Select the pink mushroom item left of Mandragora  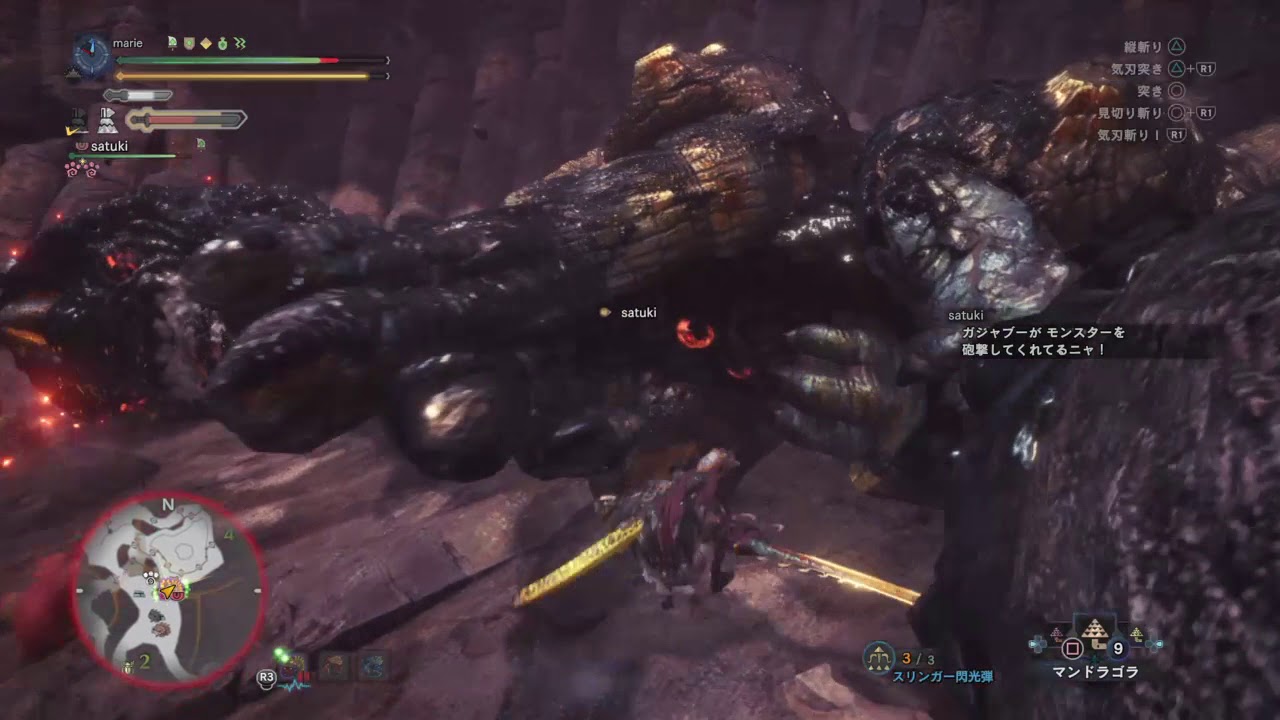coord(1056,633)
